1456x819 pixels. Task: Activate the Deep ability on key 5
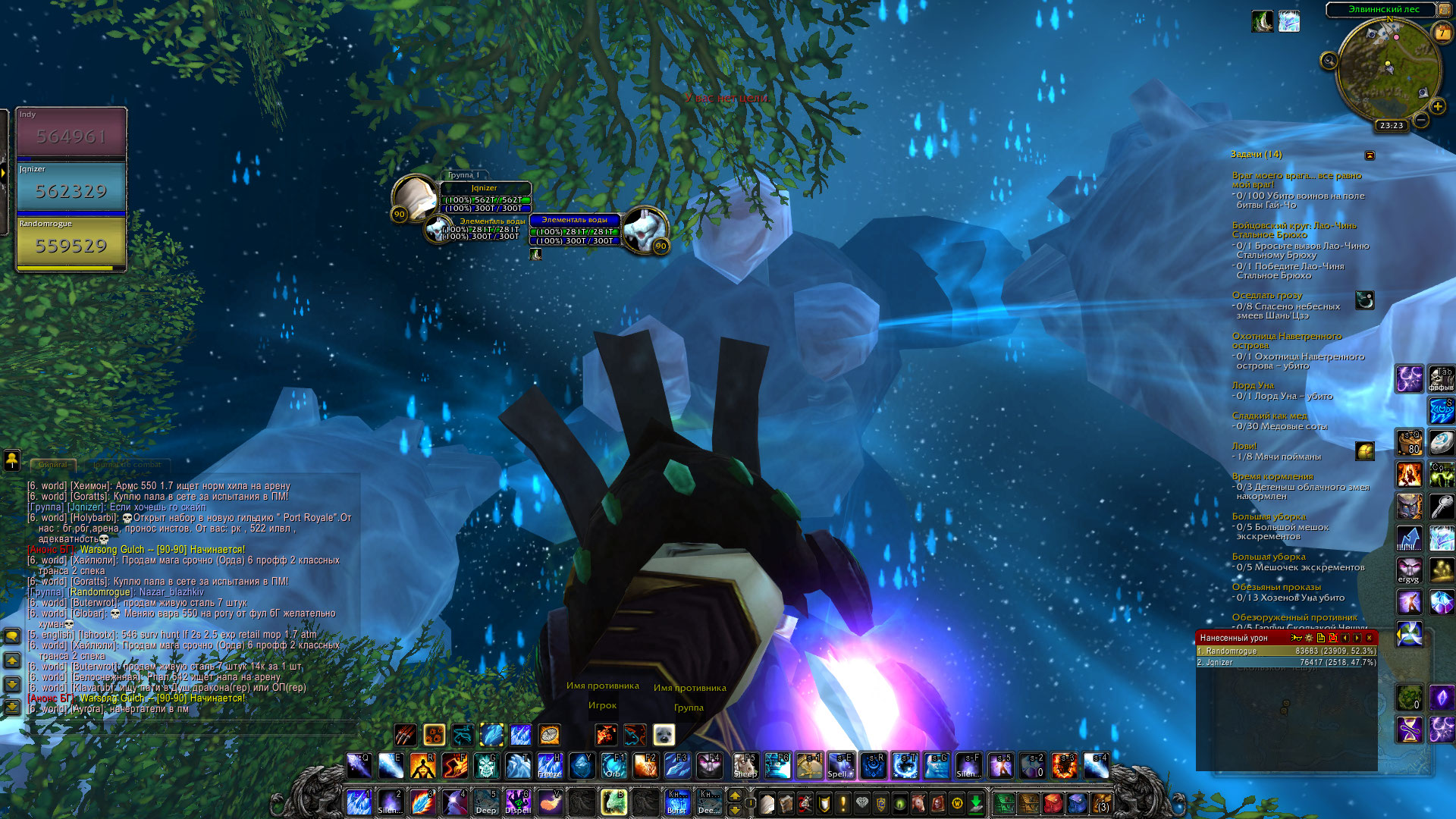(486, 802)
